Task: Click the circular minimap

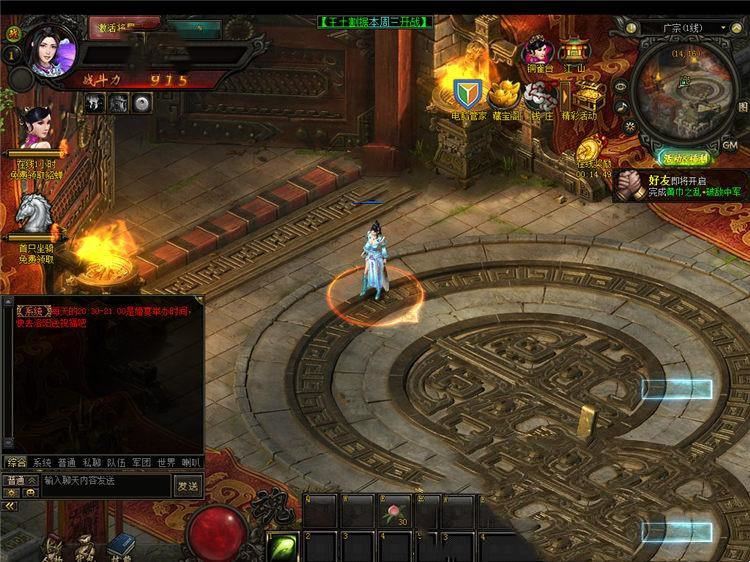Action: (682, 88)
